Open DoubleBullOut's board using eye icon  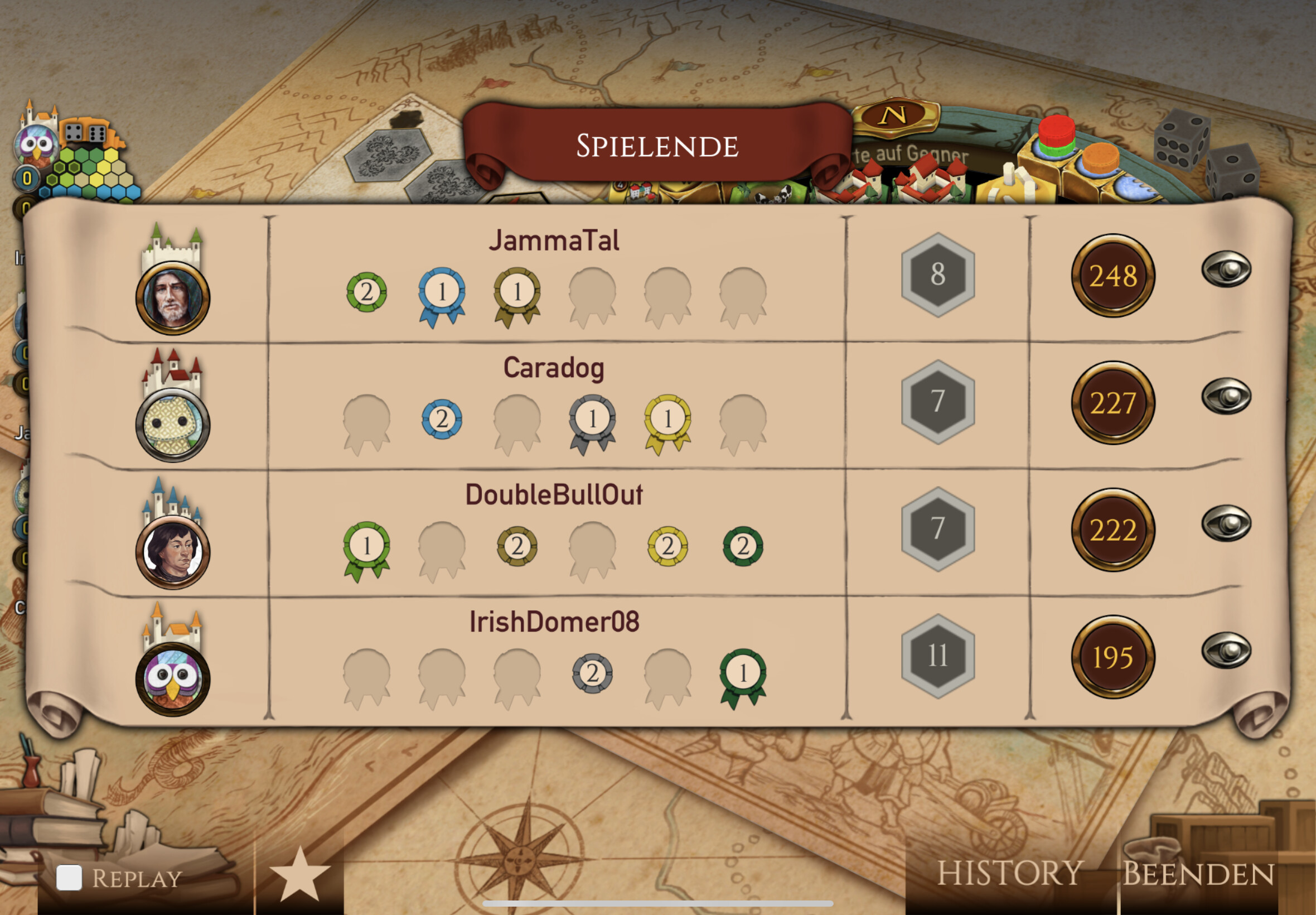(1226, 523)
